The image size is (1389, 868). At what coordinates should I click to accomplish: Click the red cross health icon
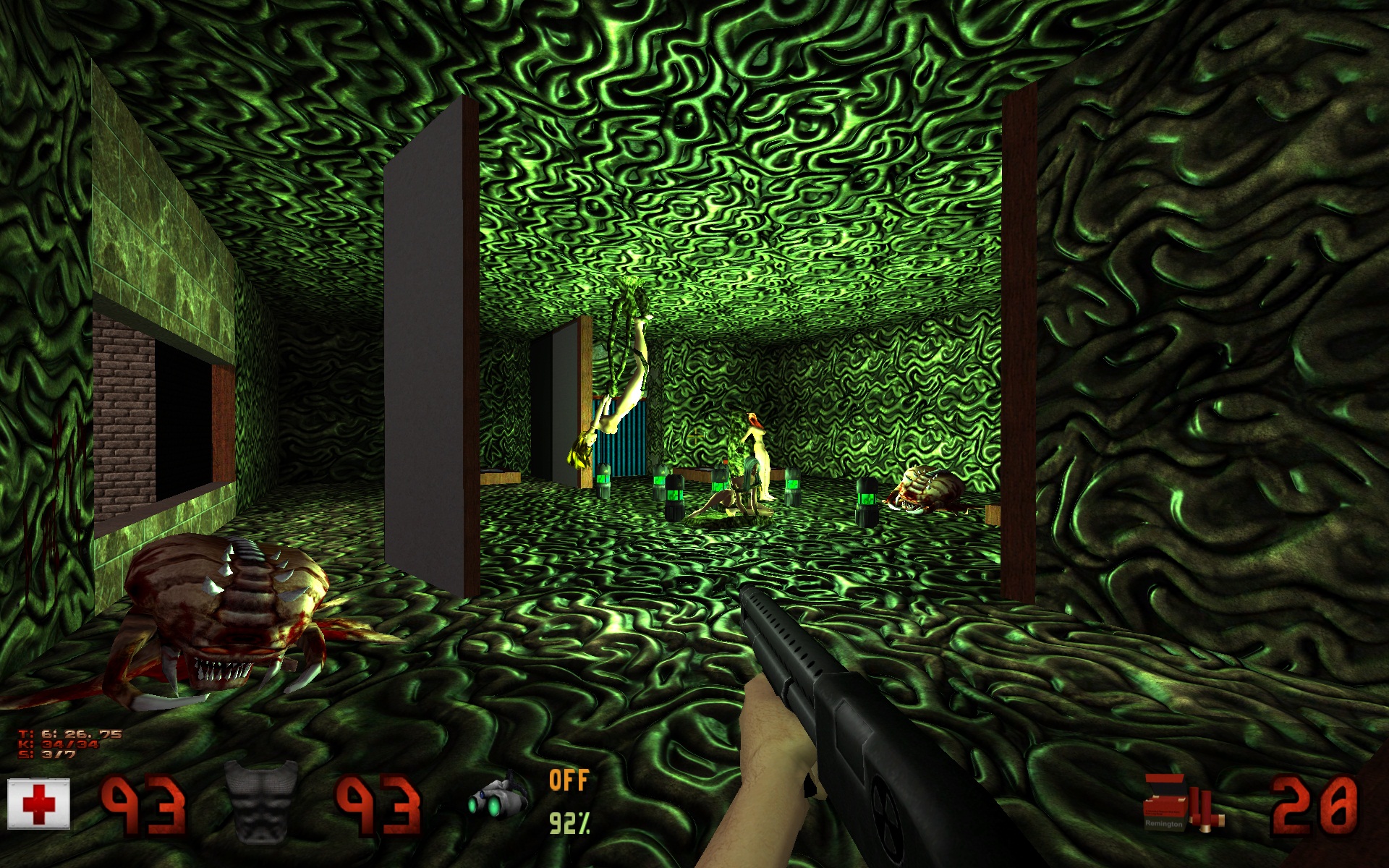click(38, 804)
